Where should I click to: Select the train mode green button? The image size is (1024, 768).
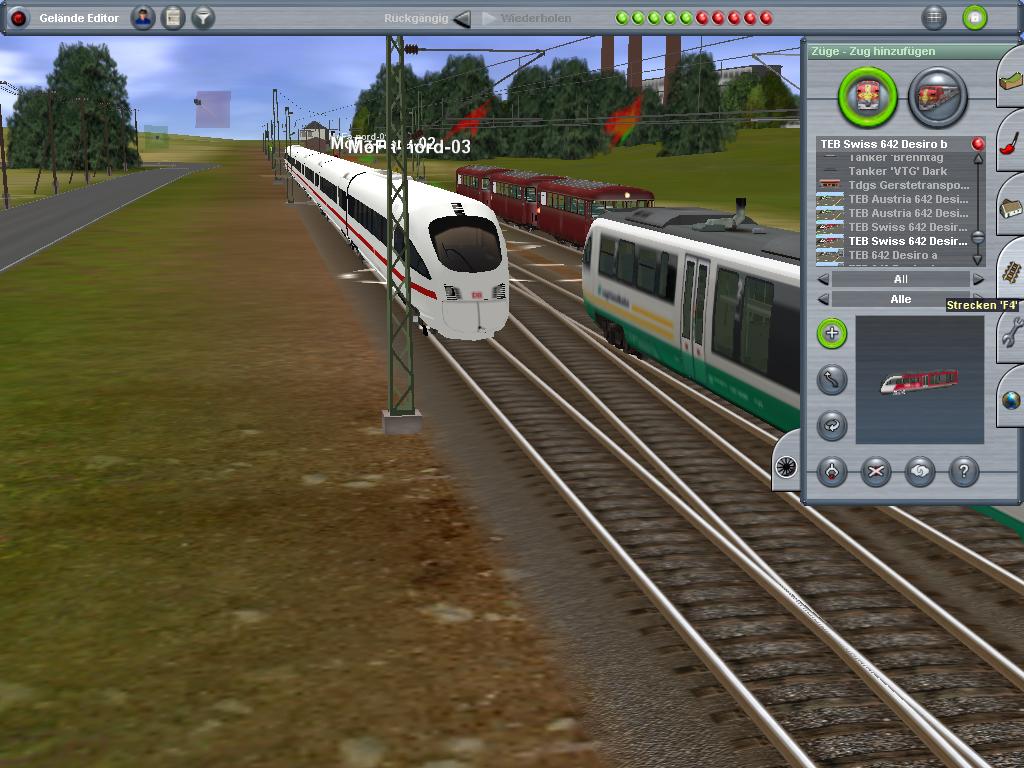[x=868, y=97]
